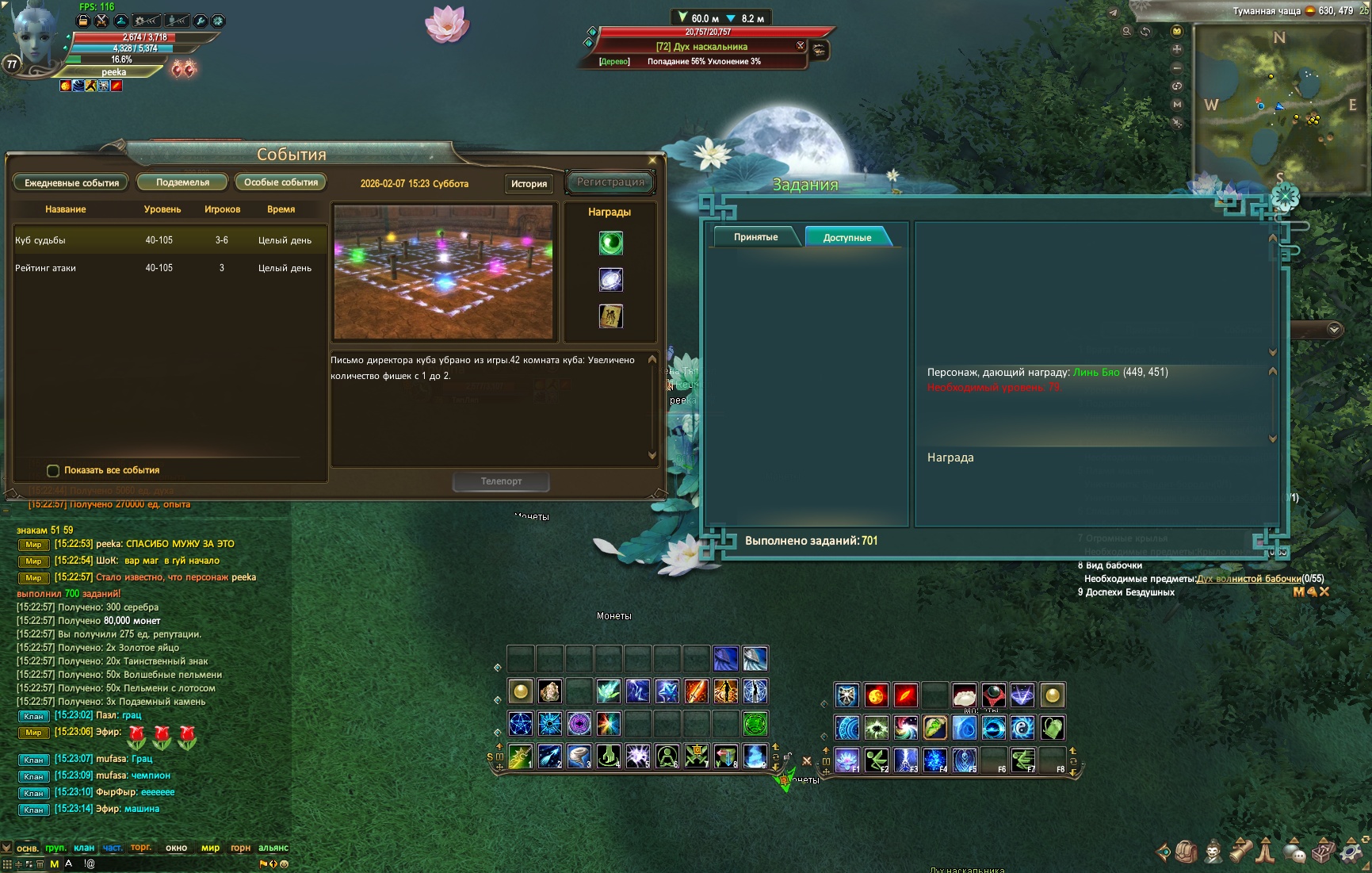Screen dimensions: 1372x873
Task: Follow the Линь Бяо NPC link
Action: click(1096, 372)
